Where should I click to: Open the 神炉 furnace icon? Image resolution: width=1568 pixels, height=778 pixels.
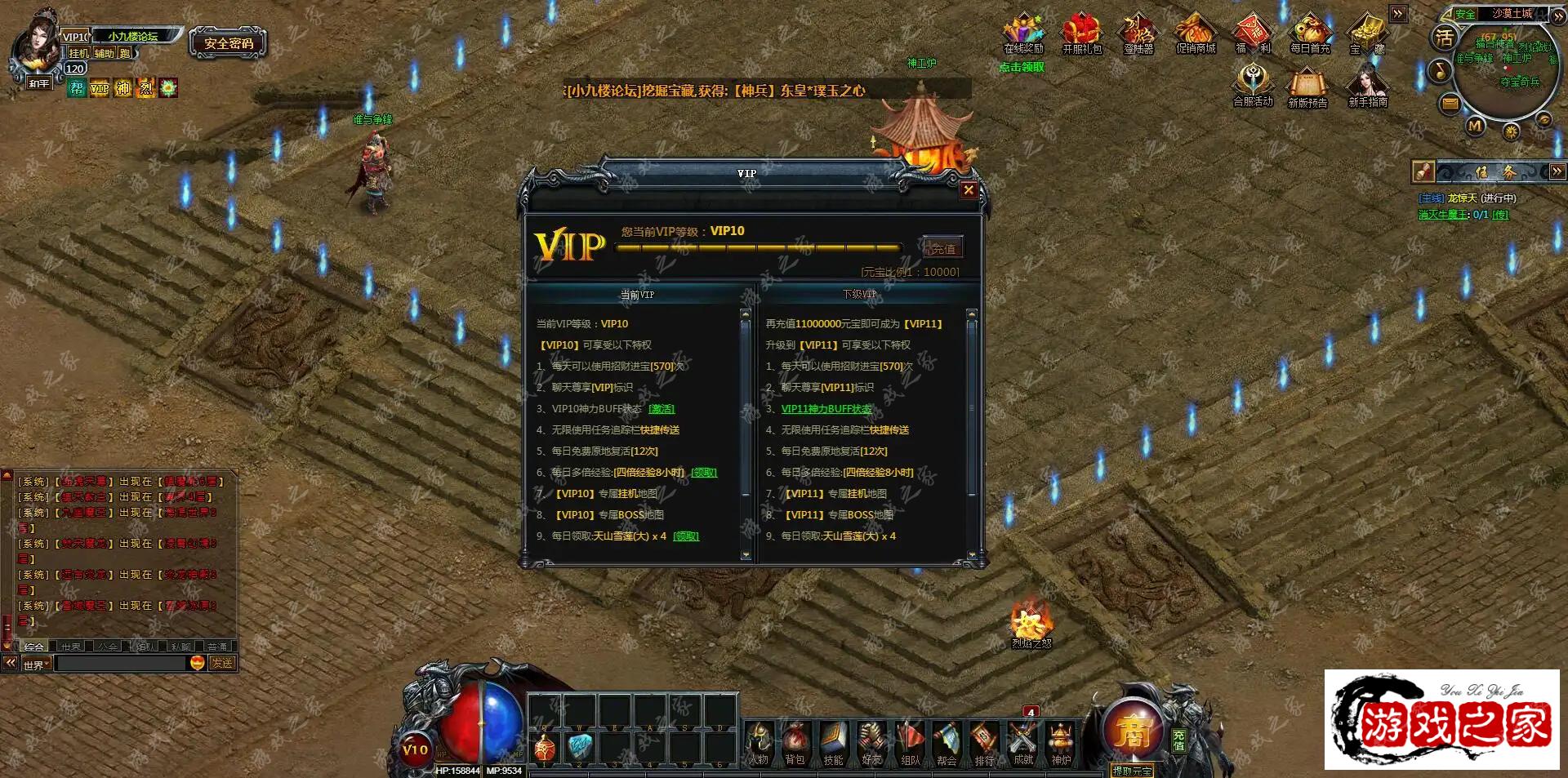coord(1059,743)
